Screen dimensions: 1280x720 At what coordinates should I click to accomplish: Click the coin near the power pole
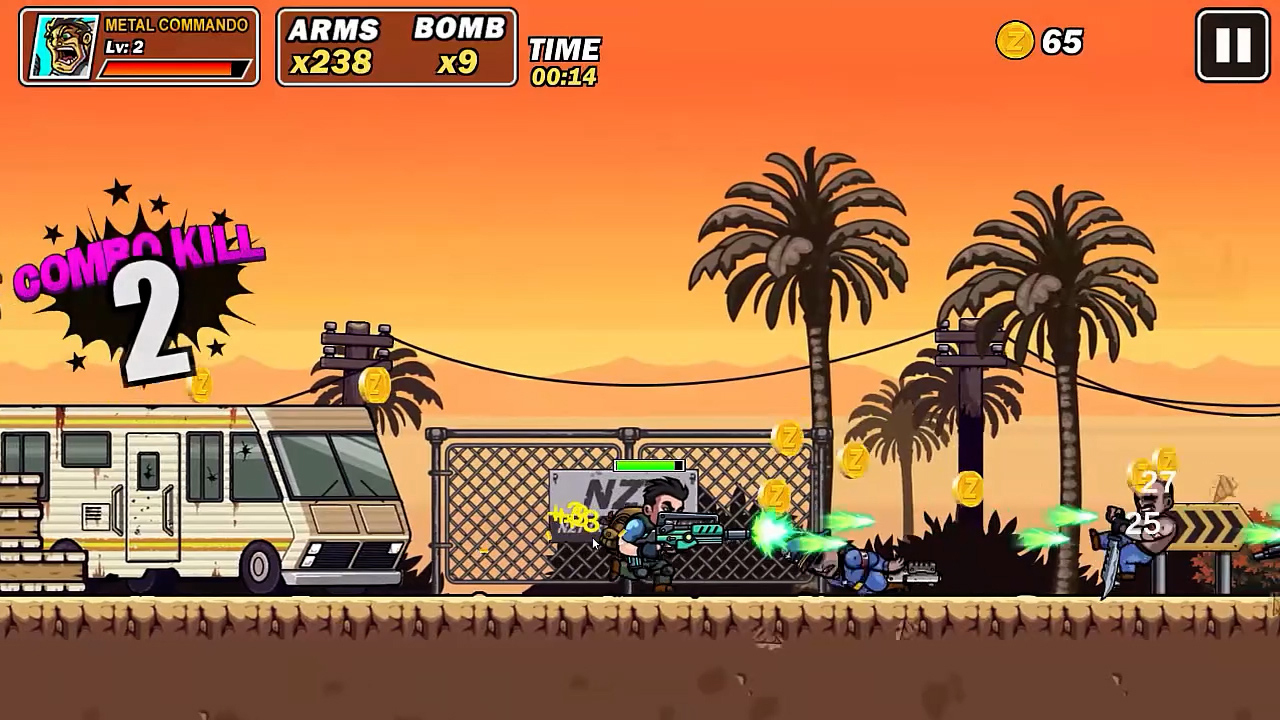pyautogui.click(x=376, y=387)
